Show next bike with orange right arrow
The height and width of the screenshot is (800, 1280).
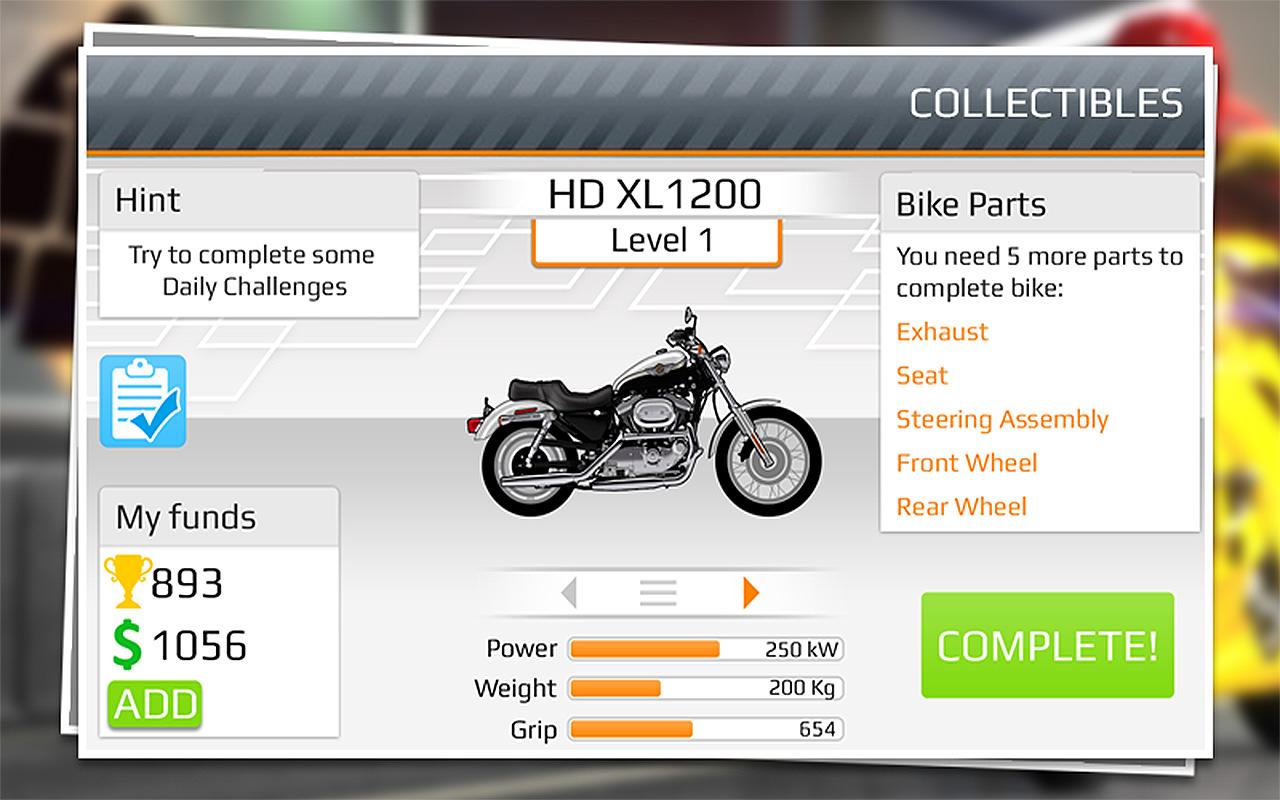751,593
